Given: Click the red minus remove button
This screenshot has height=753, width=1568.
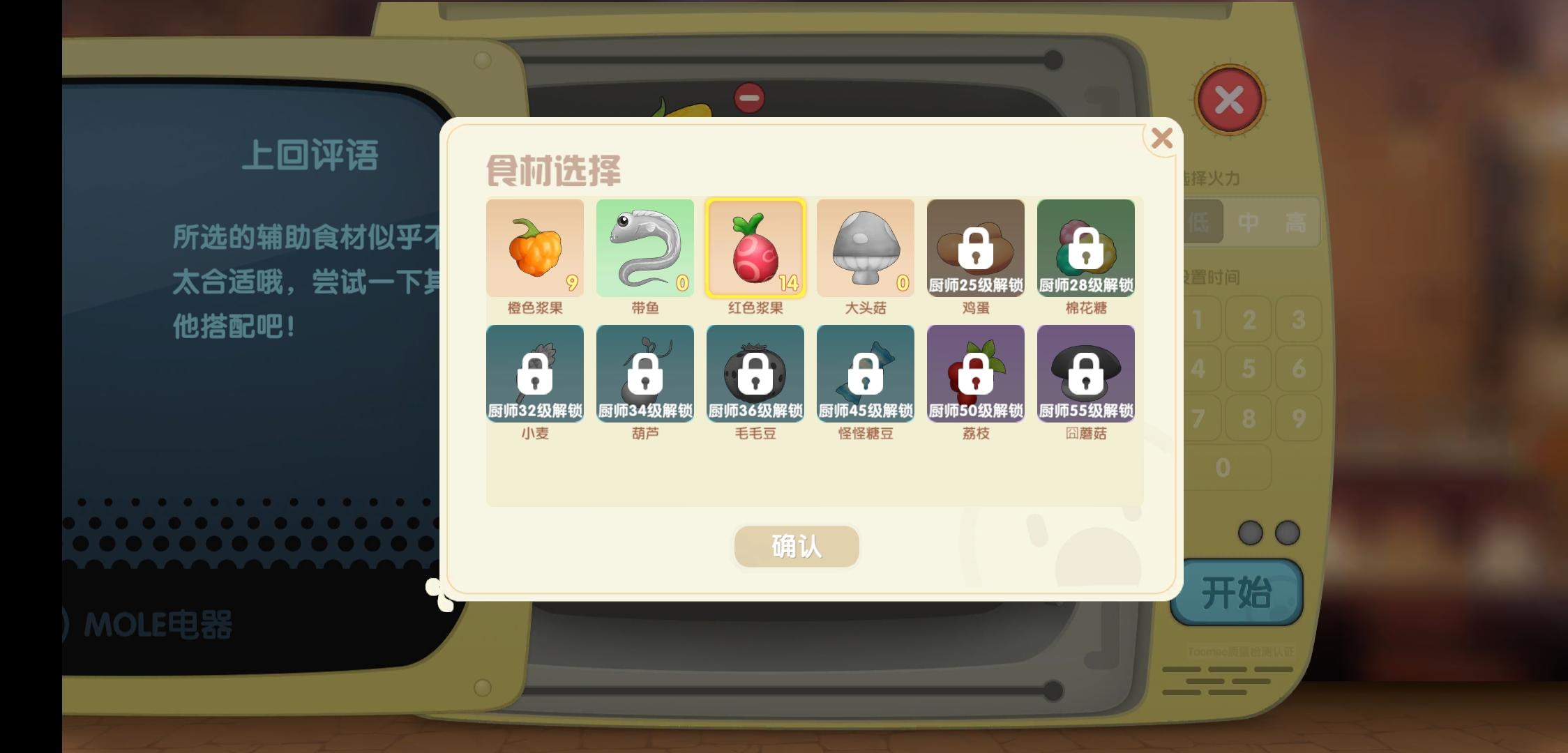Looking at the screenshot, I should coord(748,99).
